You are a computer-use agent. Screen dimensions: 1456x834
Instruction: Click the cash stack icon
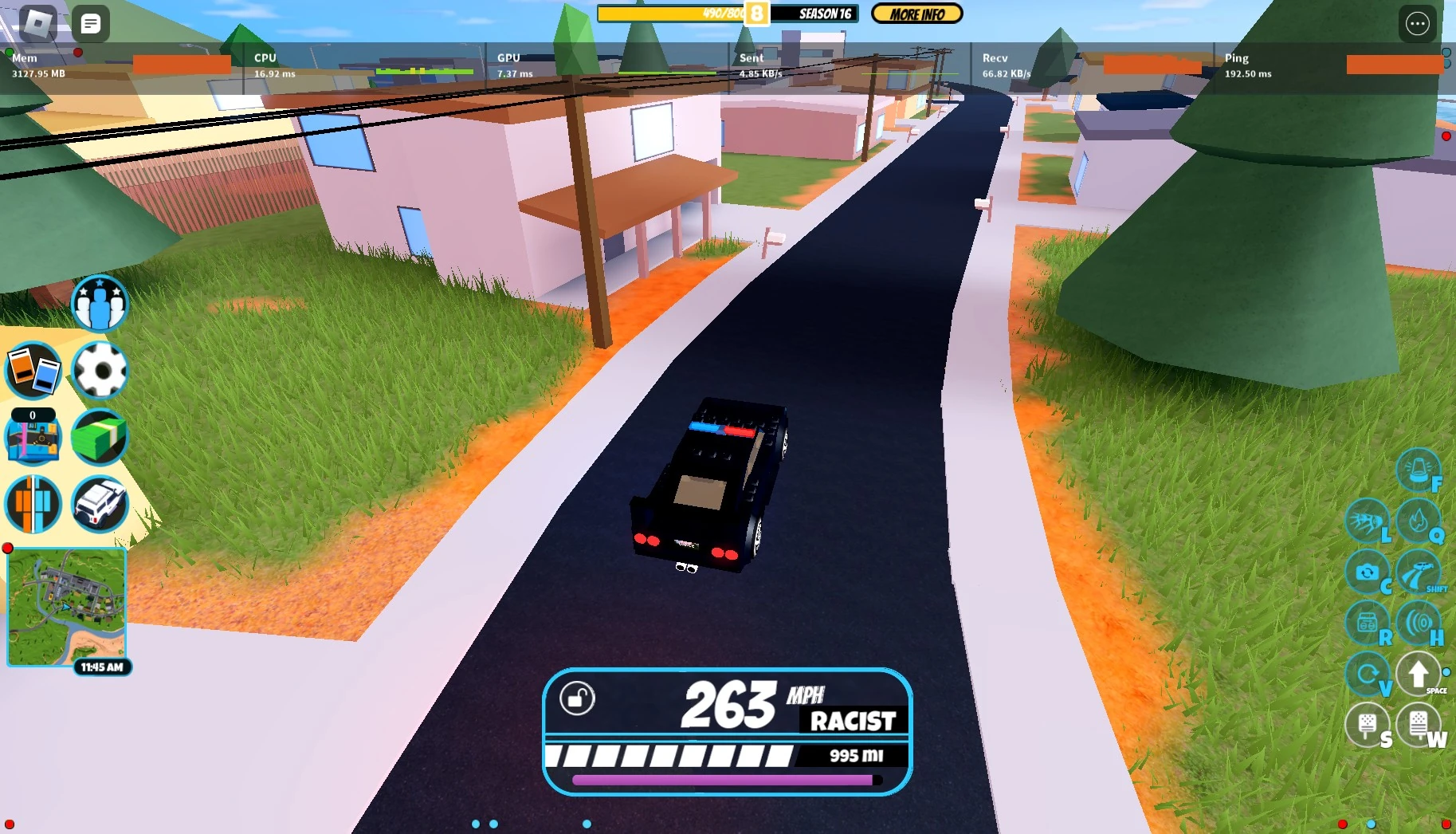(100, 436)
